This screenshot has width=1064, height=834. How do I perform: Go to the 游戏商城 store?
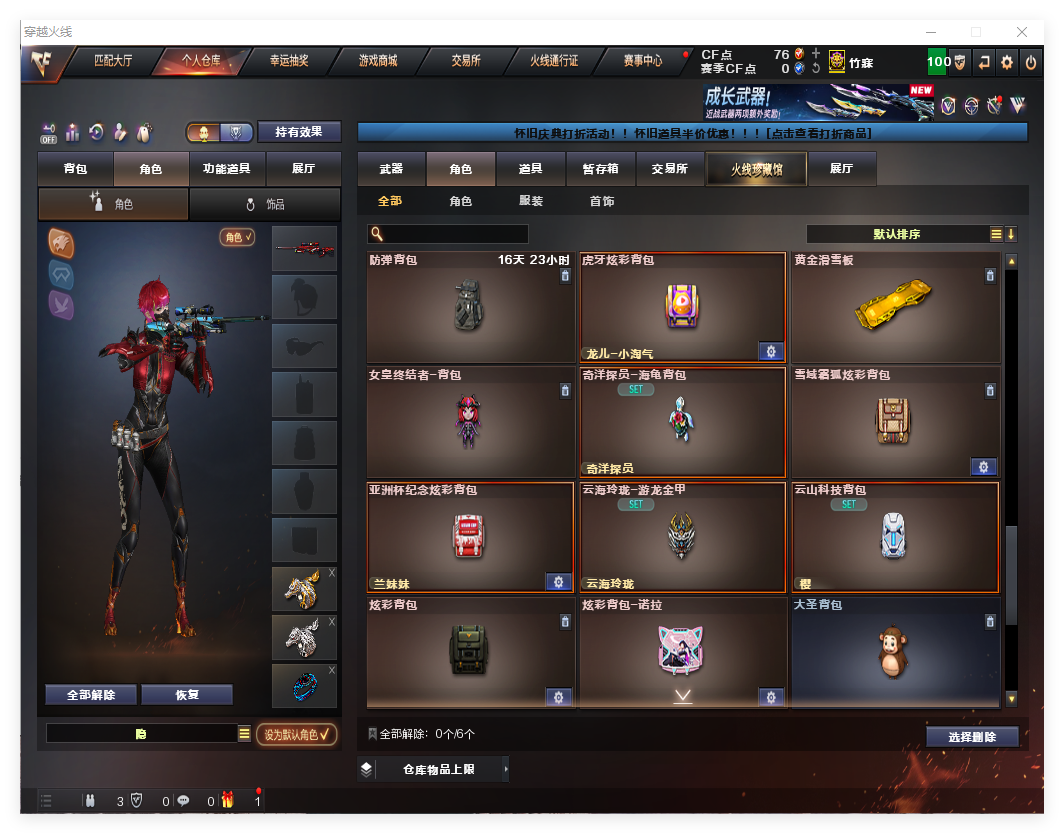[x=378, y=61]
